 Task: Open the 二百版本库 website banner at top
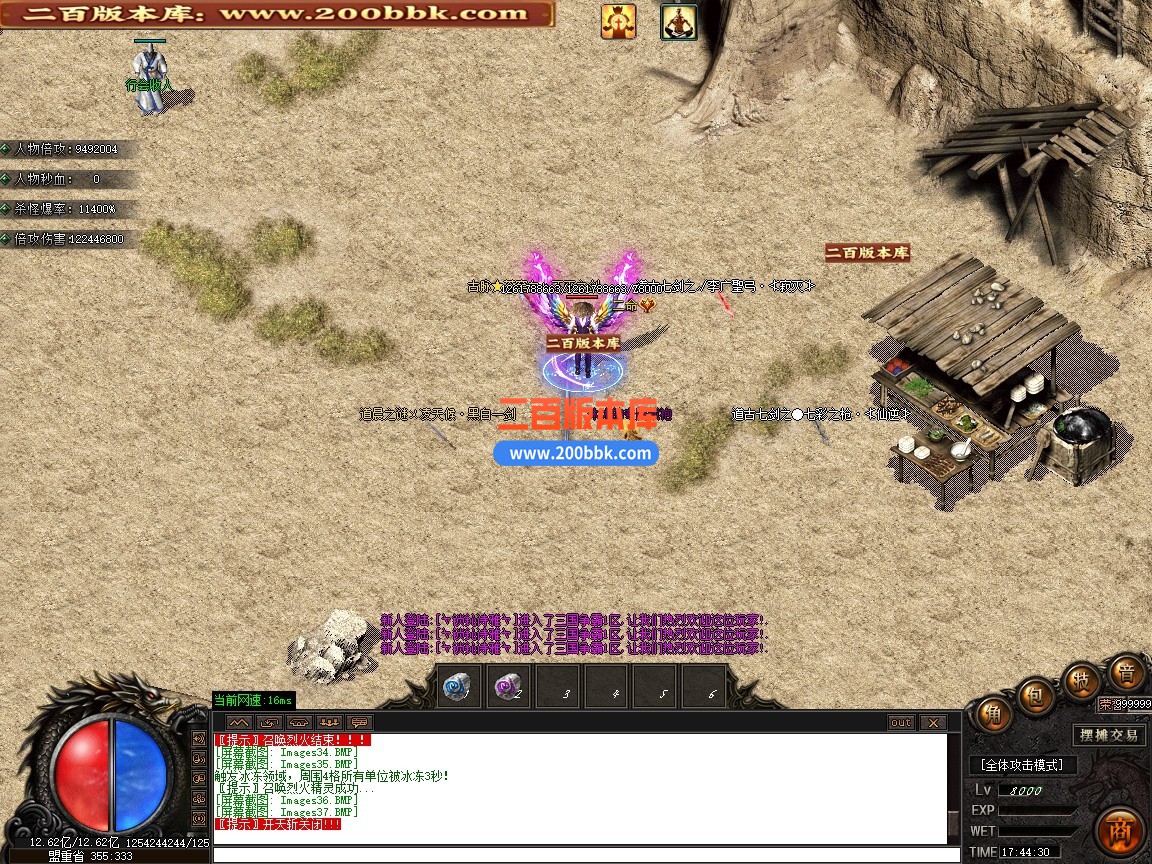coord(276,14)
